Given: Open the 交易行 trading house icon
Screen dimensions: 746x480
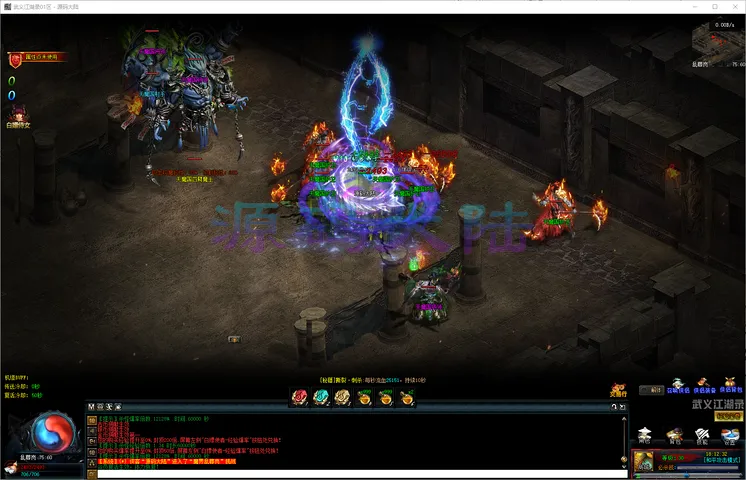Looking at the screenshot, I should pyautogui.click(x=619, y=390).
